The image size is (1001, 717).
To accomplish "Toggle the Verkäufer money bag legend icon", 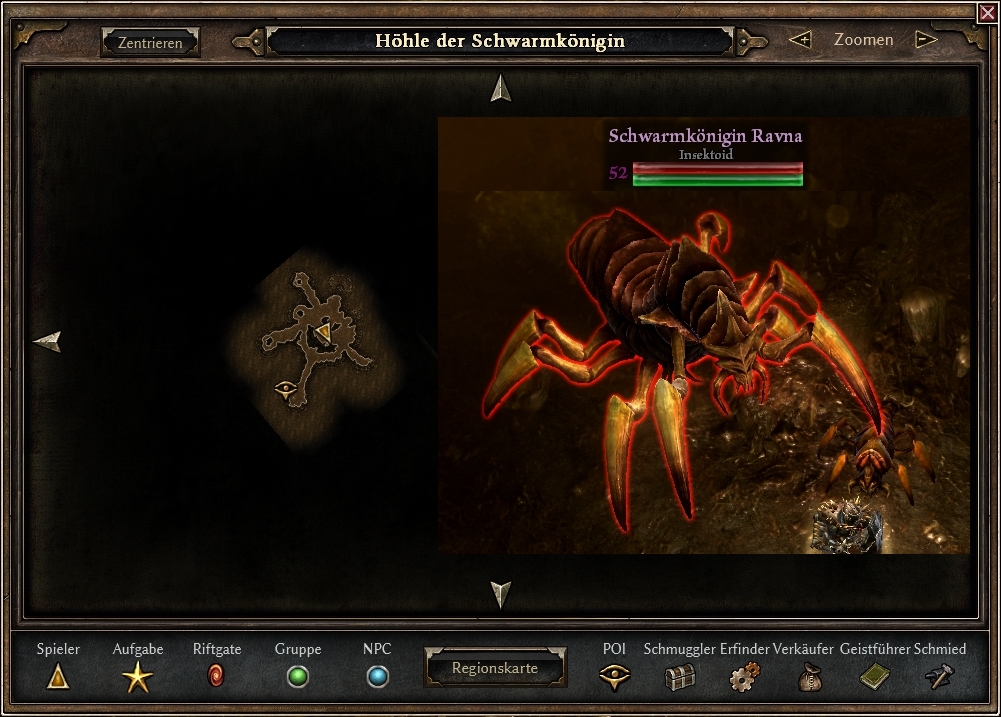I will [x=808, y=678].
